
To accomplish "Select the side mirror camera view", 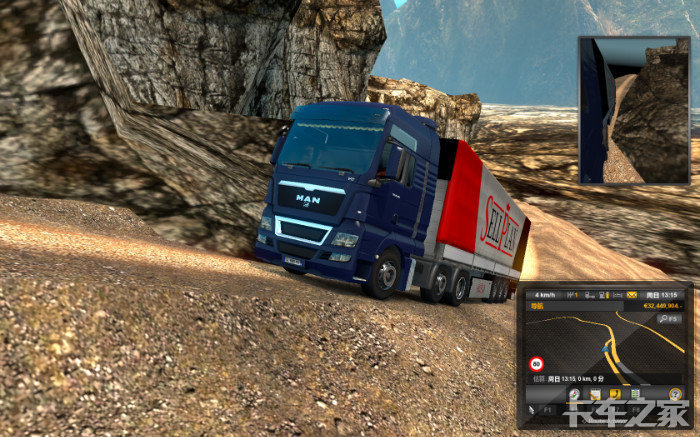I will click(634, 110).
